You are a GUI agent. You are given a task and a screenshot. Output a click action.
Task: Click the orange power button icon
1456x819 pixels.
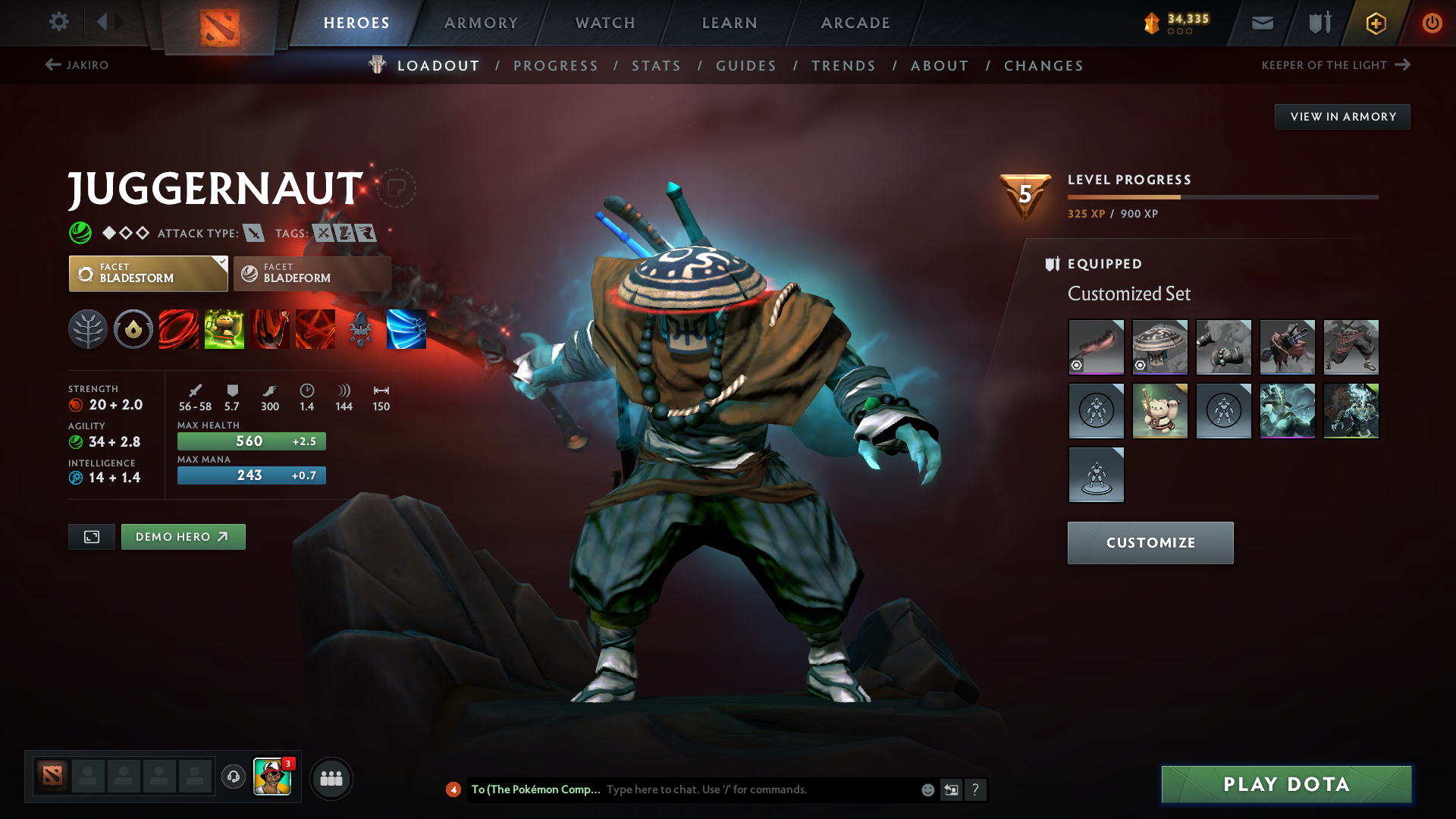pos(1432,23)
